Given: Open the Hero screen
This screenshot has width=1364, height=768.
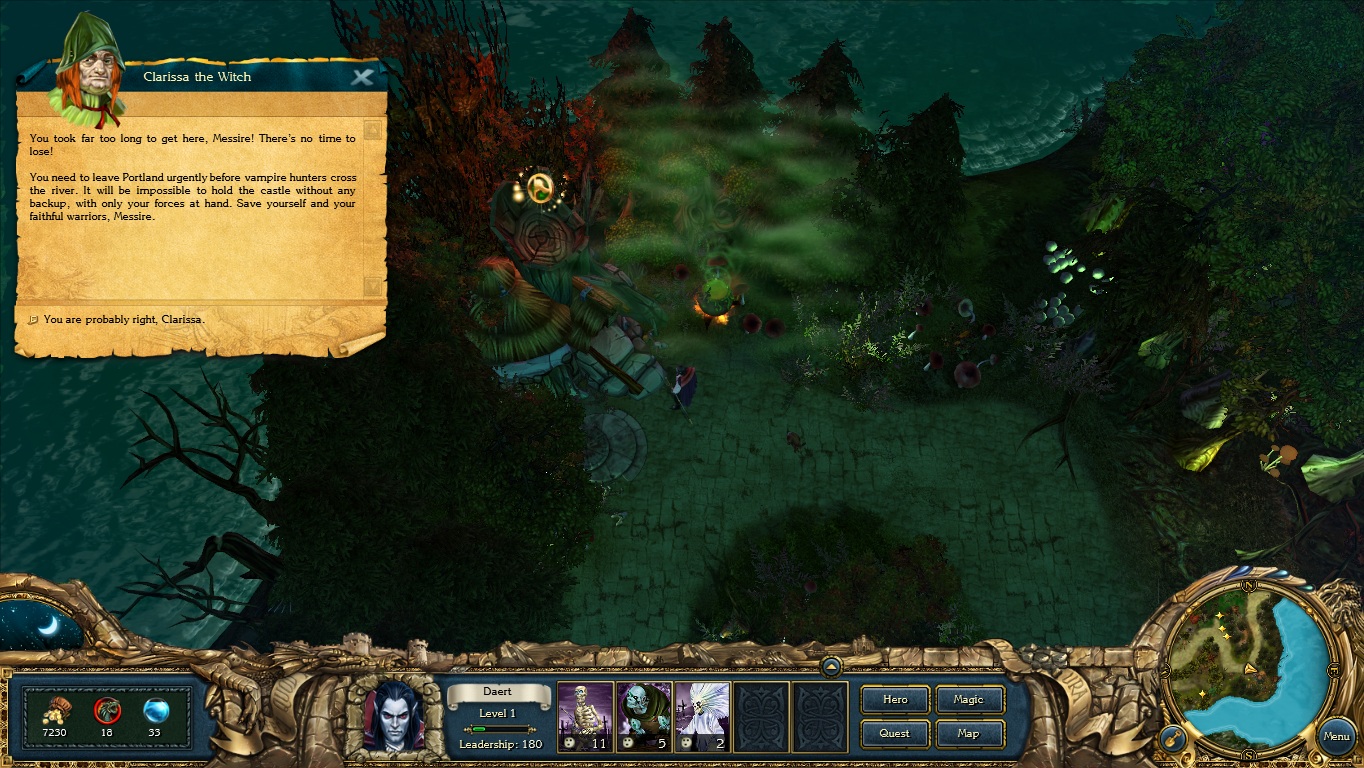Looking at the screenshot, I should (895, 700).
